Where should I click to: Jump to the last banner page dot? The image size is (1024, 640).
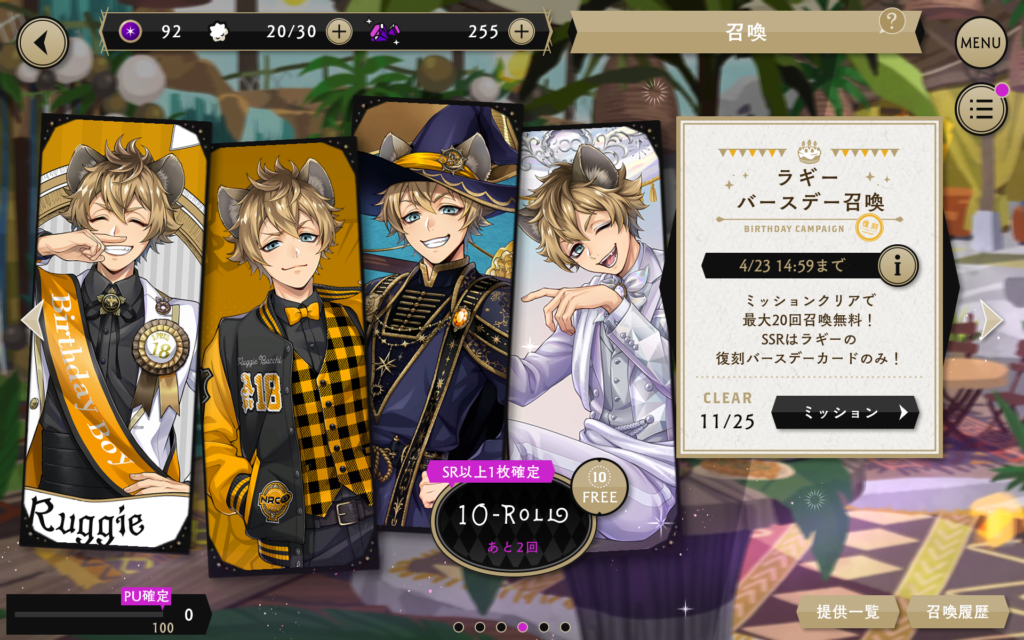tap(565, 627)
